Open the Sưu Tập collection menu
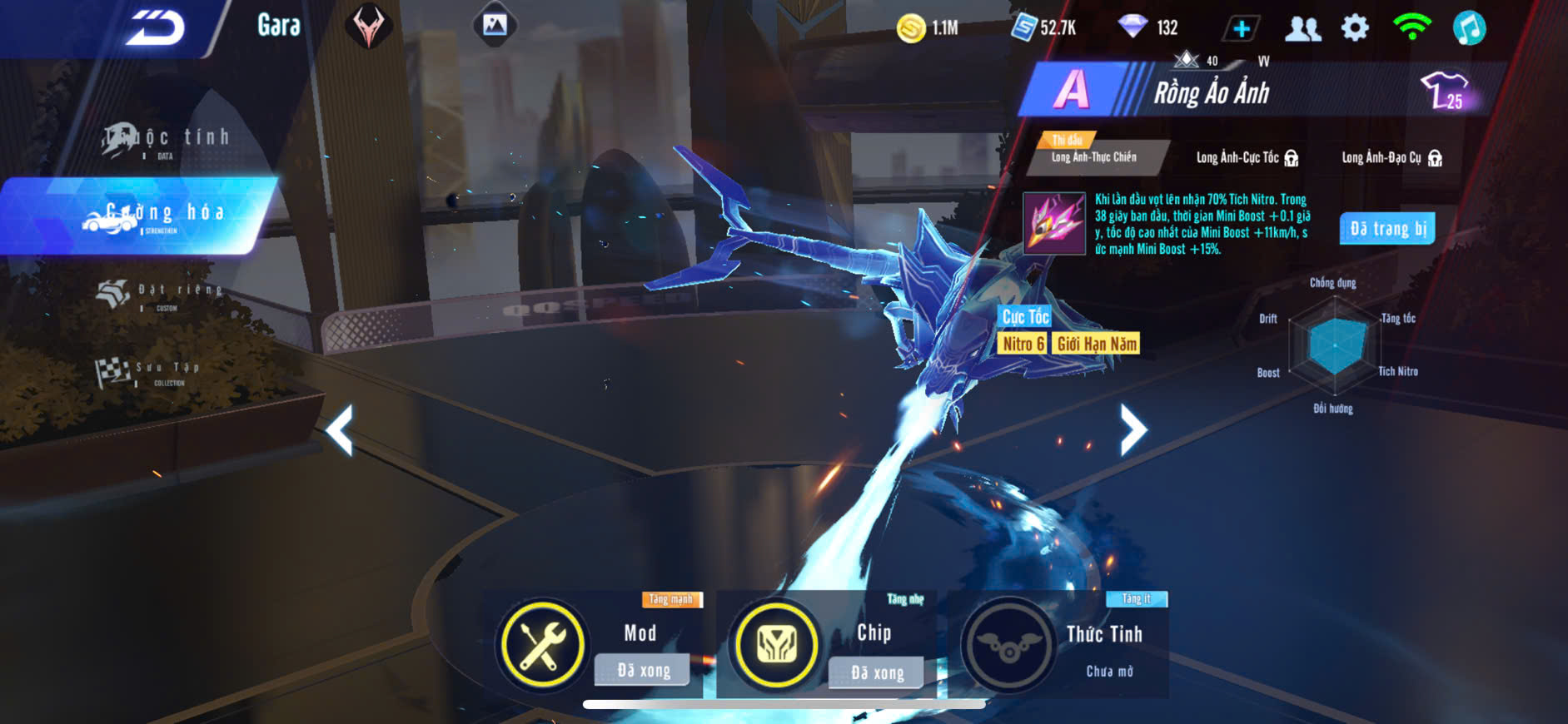1568x724 pixels. 154,371
